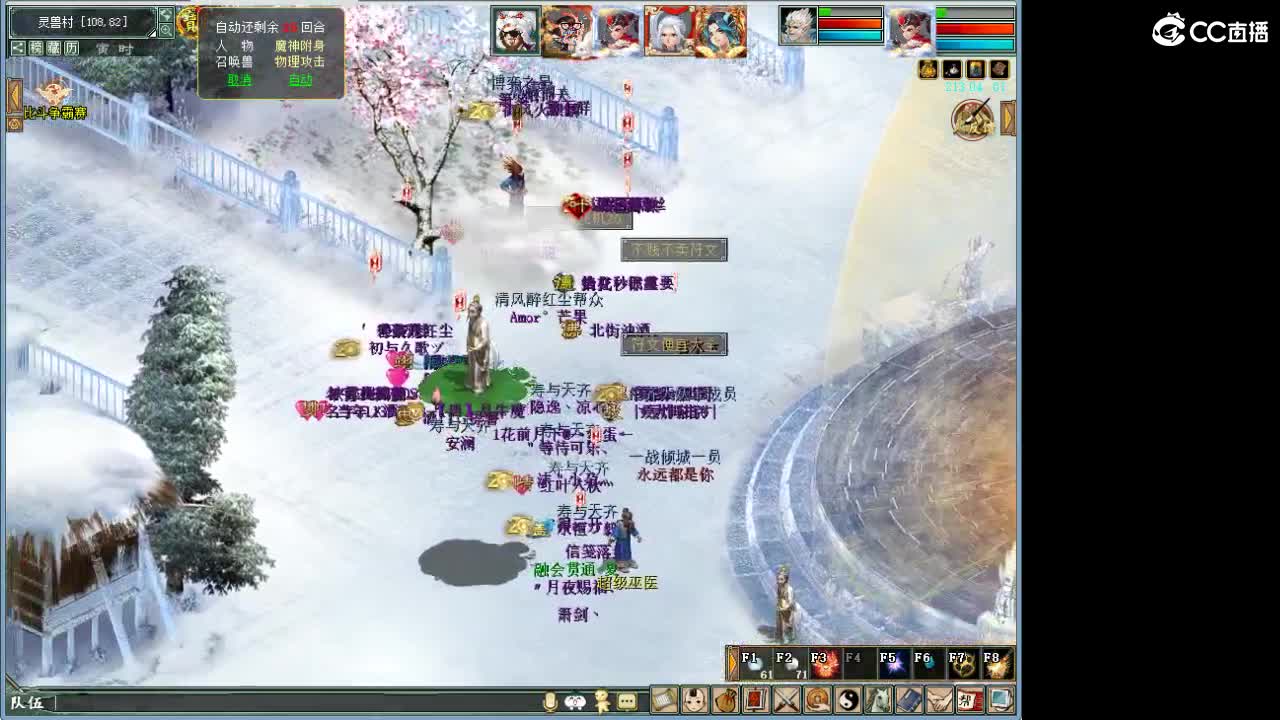This screenshot has height=720, width=1280.
Task: Switch to the 藏 tab under minimap
Action: tap(53, 46)
